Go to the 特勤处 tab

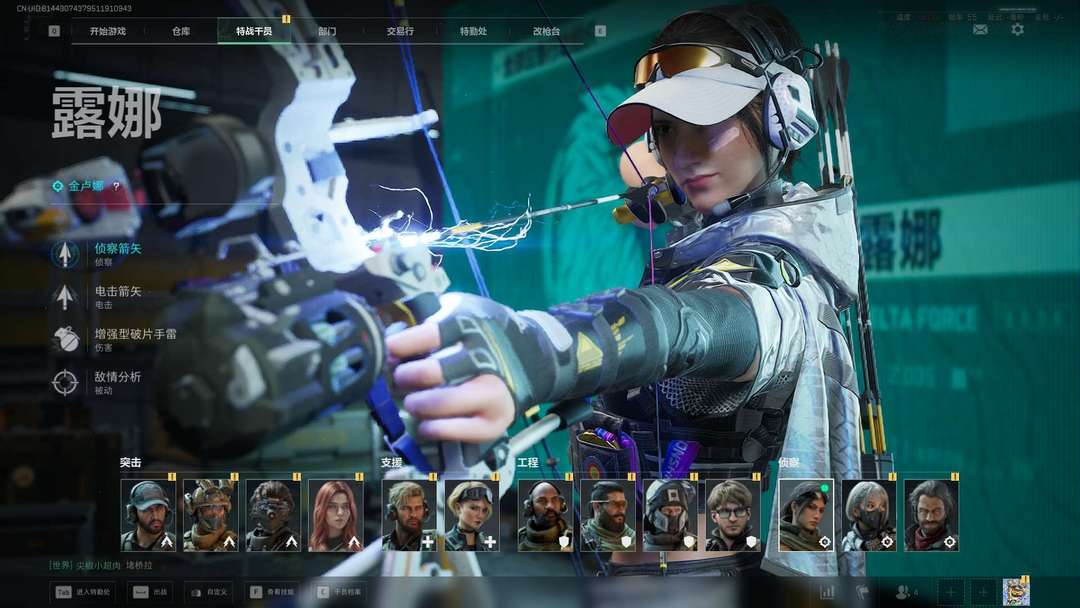coord(473,31)
